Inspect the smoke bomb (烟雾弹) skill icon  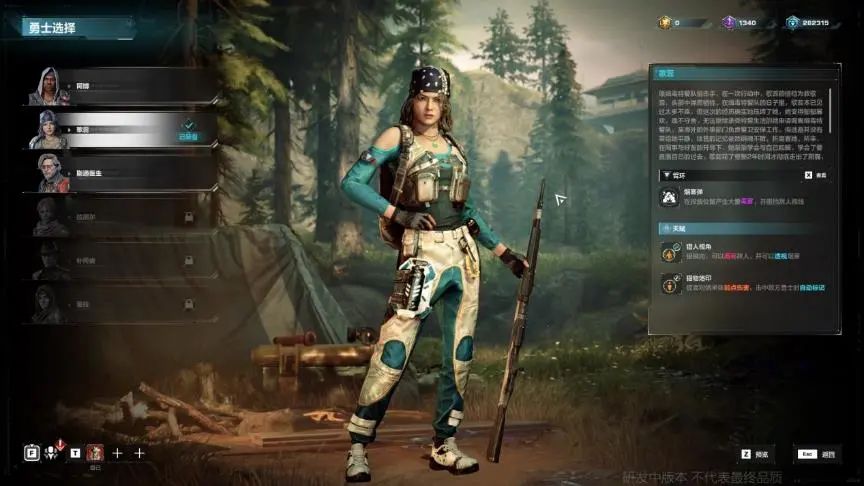(x=668, y=198)
